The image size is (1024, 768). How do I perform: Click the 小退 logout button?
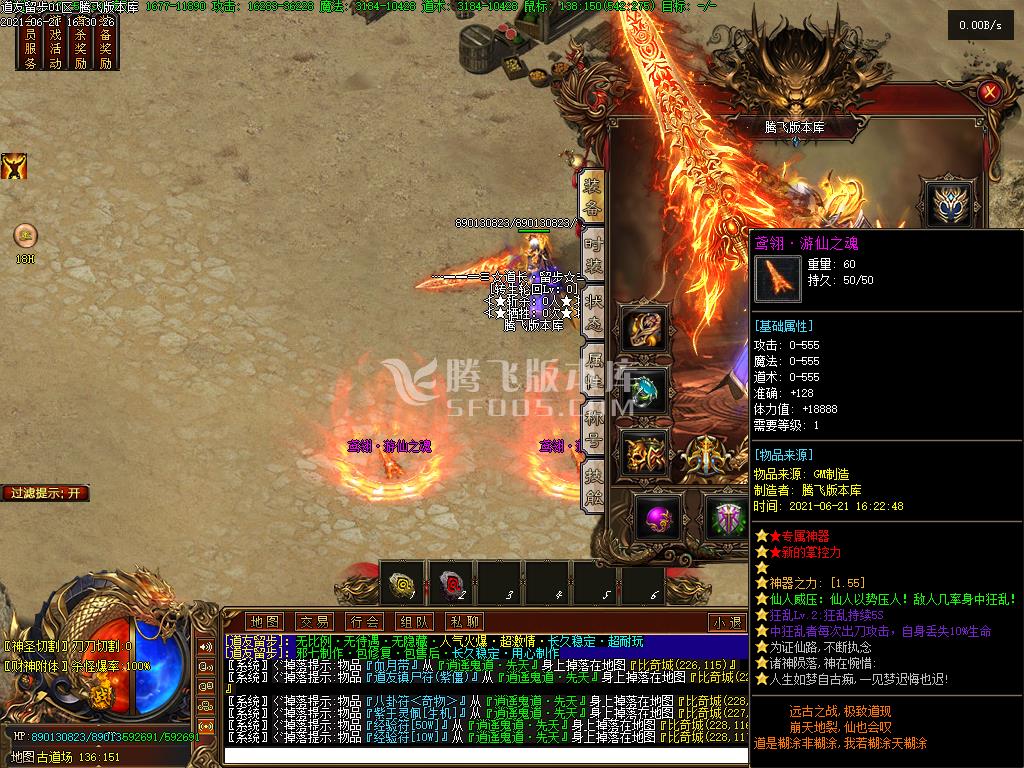(727, 622)
